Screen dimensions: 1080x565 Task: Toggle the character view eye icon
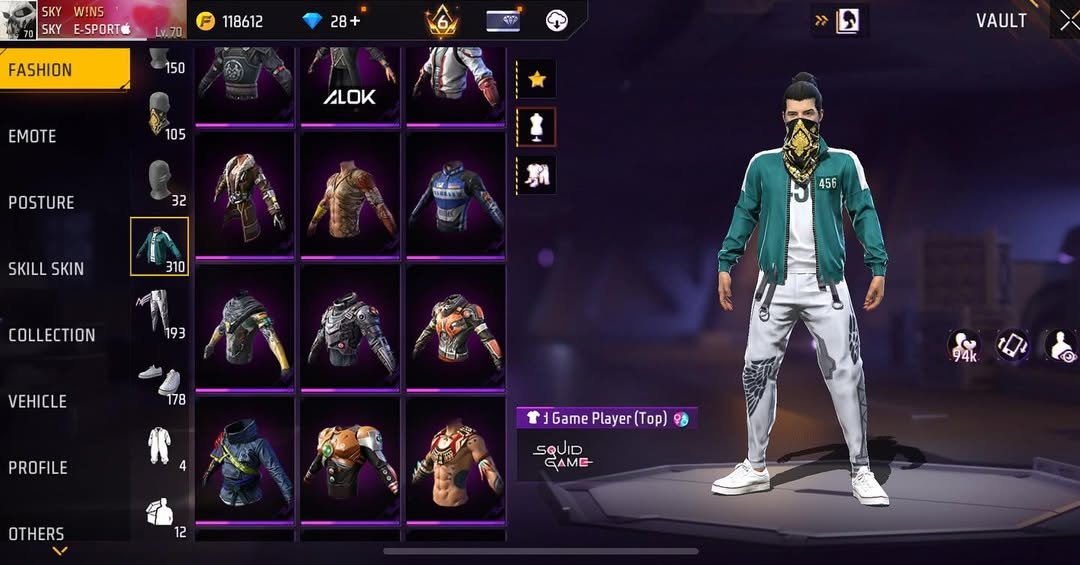tap(1062, 346)
